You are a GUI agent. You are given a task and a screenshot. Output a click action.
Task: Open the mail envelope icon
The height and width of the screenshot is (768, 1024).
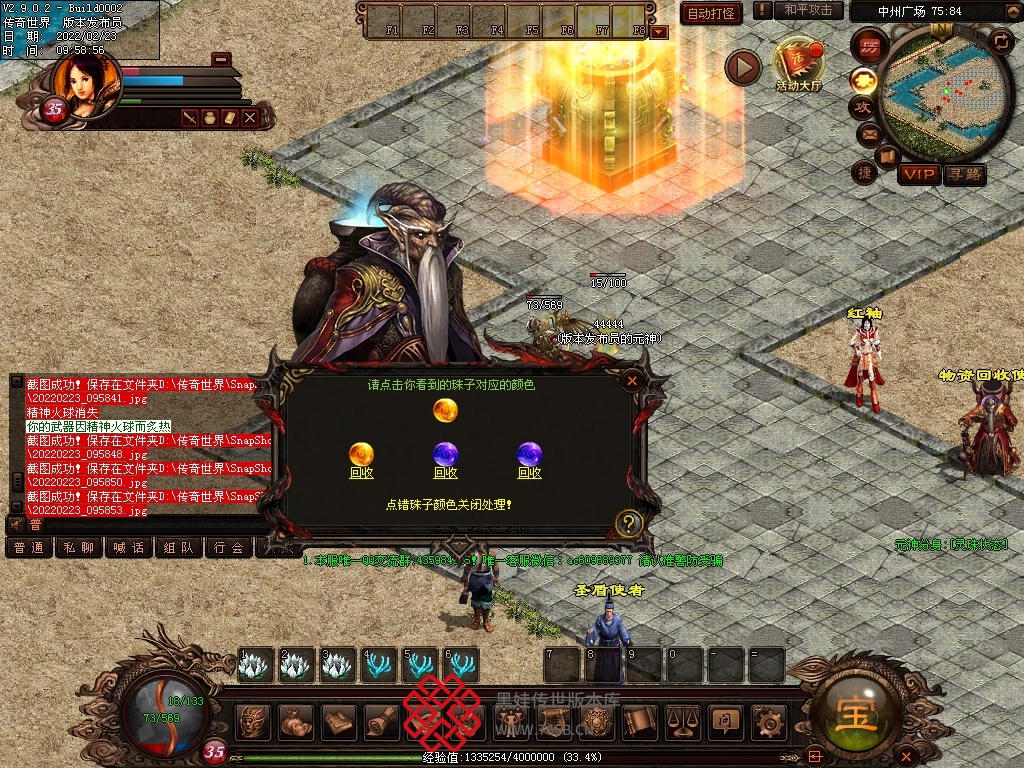(x=867, y=134)
